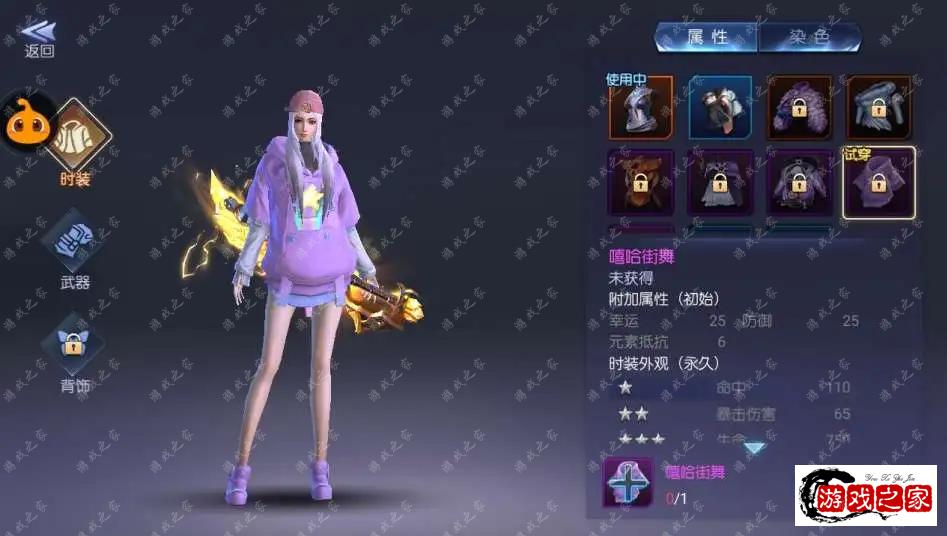Expand the stats list with the down arrow
This screenshot has height=536, width=947.
point(754,448)
